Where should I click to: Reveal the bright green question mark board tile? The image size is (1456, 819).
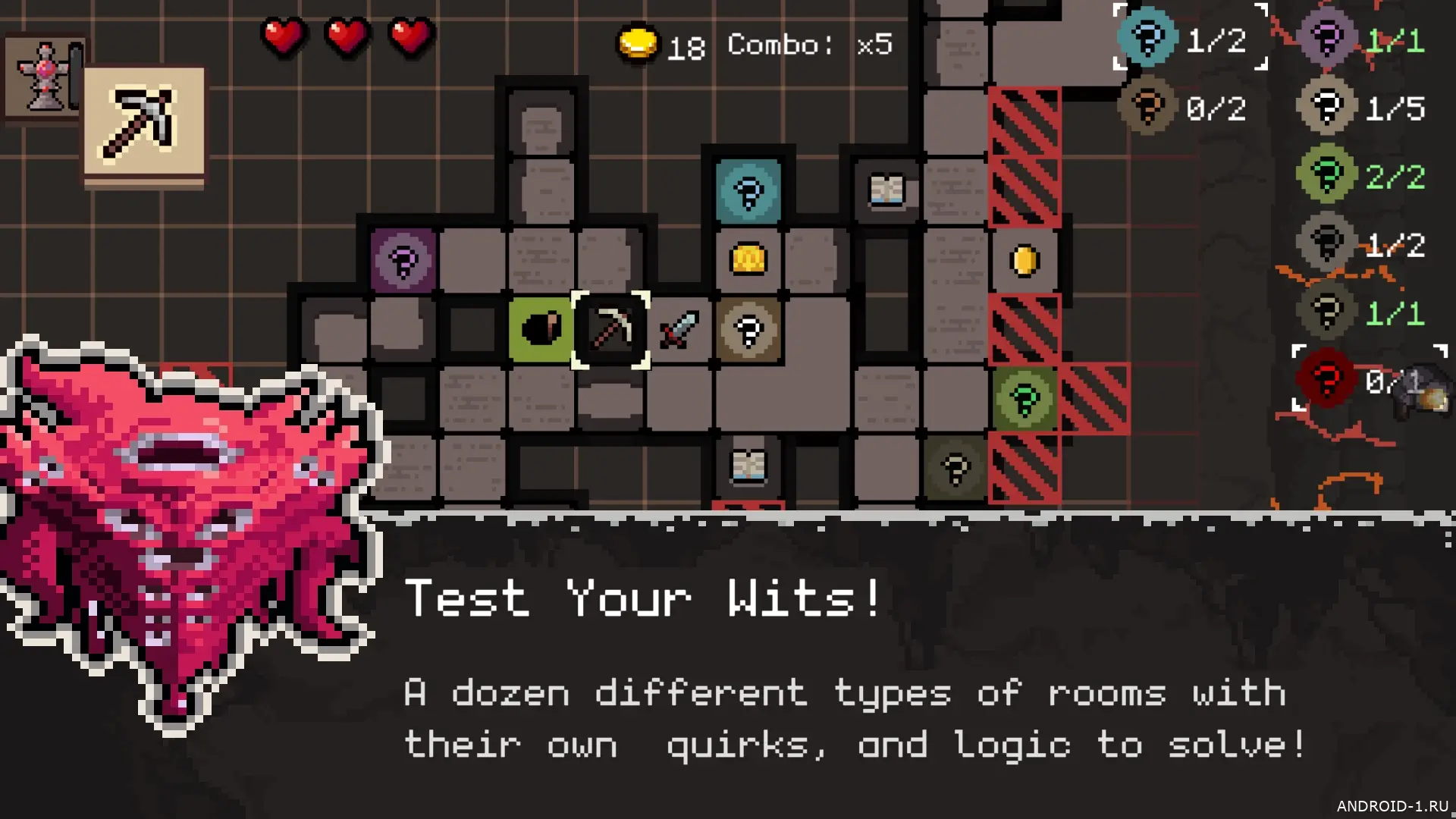[x=1024, y=399]
